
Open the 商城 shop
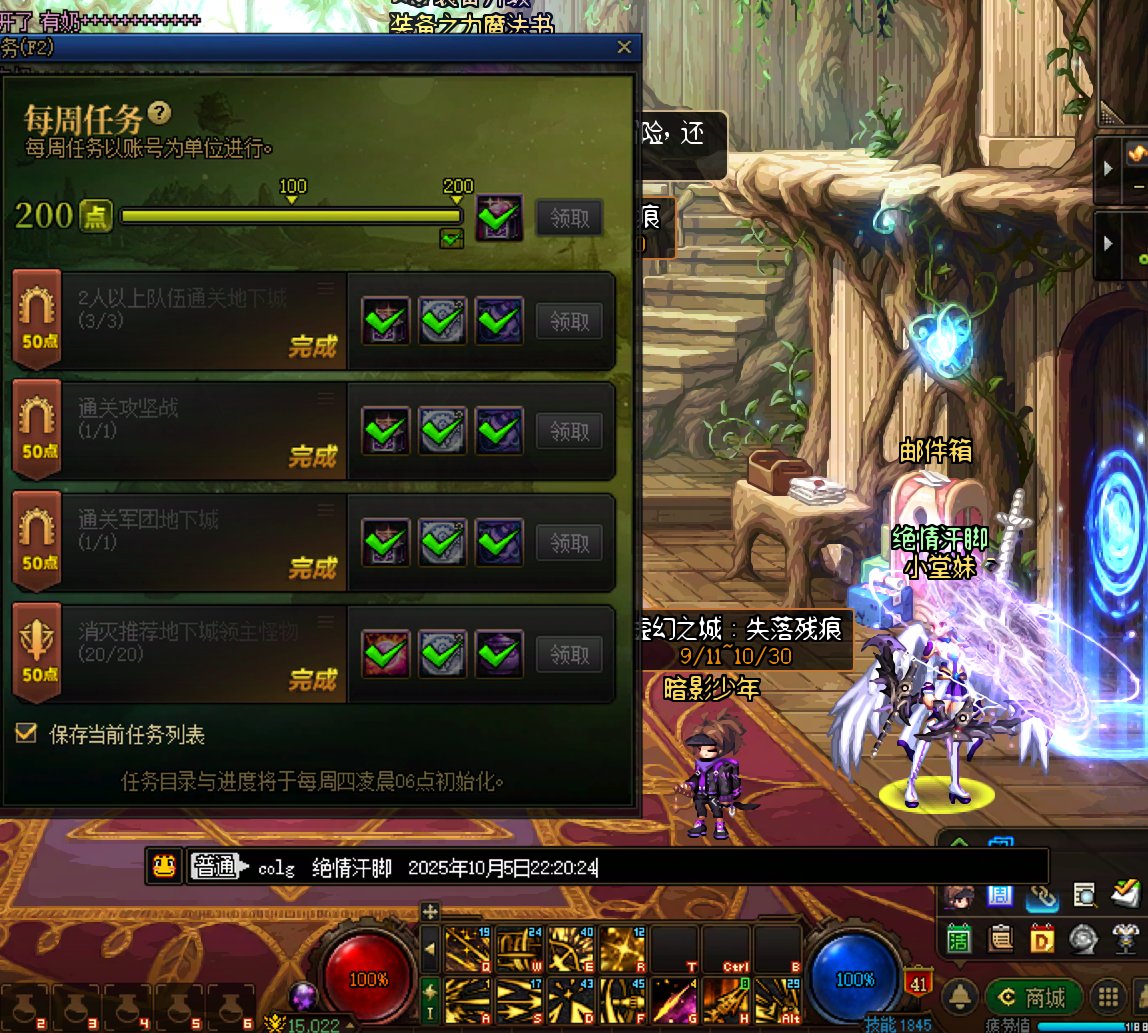1034,996
